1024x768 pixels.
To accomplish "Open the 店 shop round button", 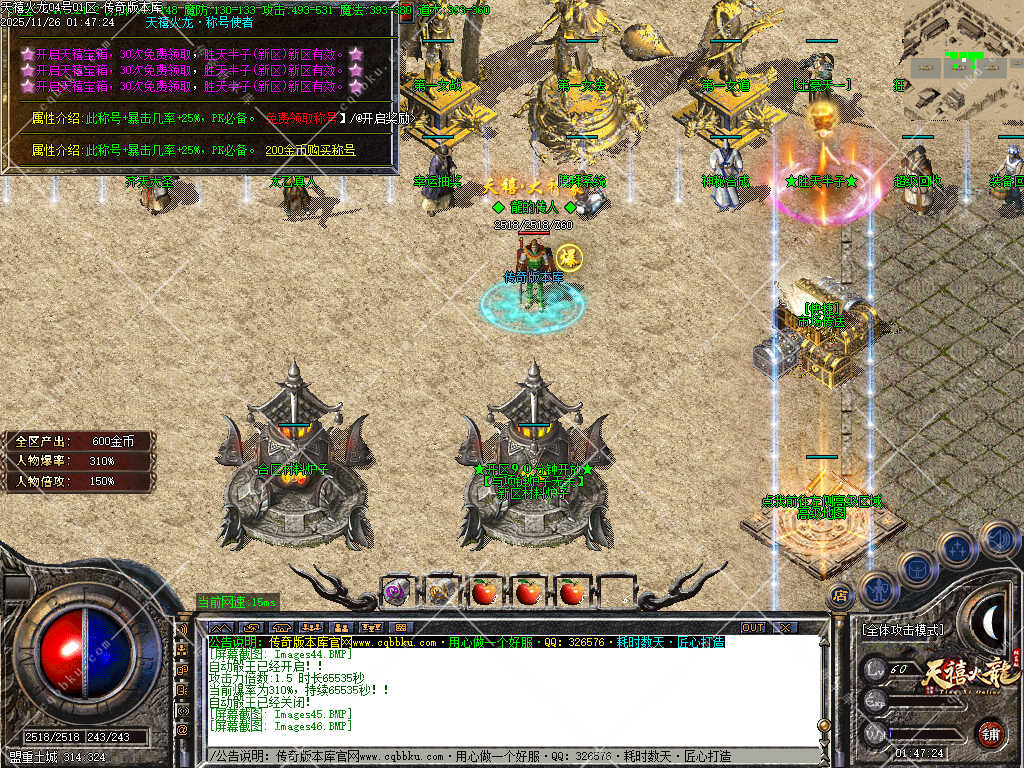I will [x=840, y=594].
